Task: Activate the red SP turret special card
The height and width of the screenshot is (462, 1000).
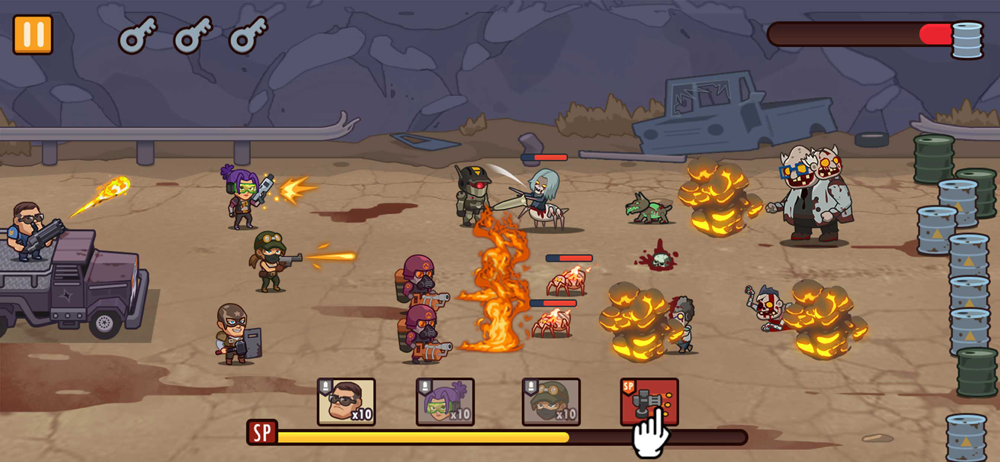Action: [x=649, y=401]
